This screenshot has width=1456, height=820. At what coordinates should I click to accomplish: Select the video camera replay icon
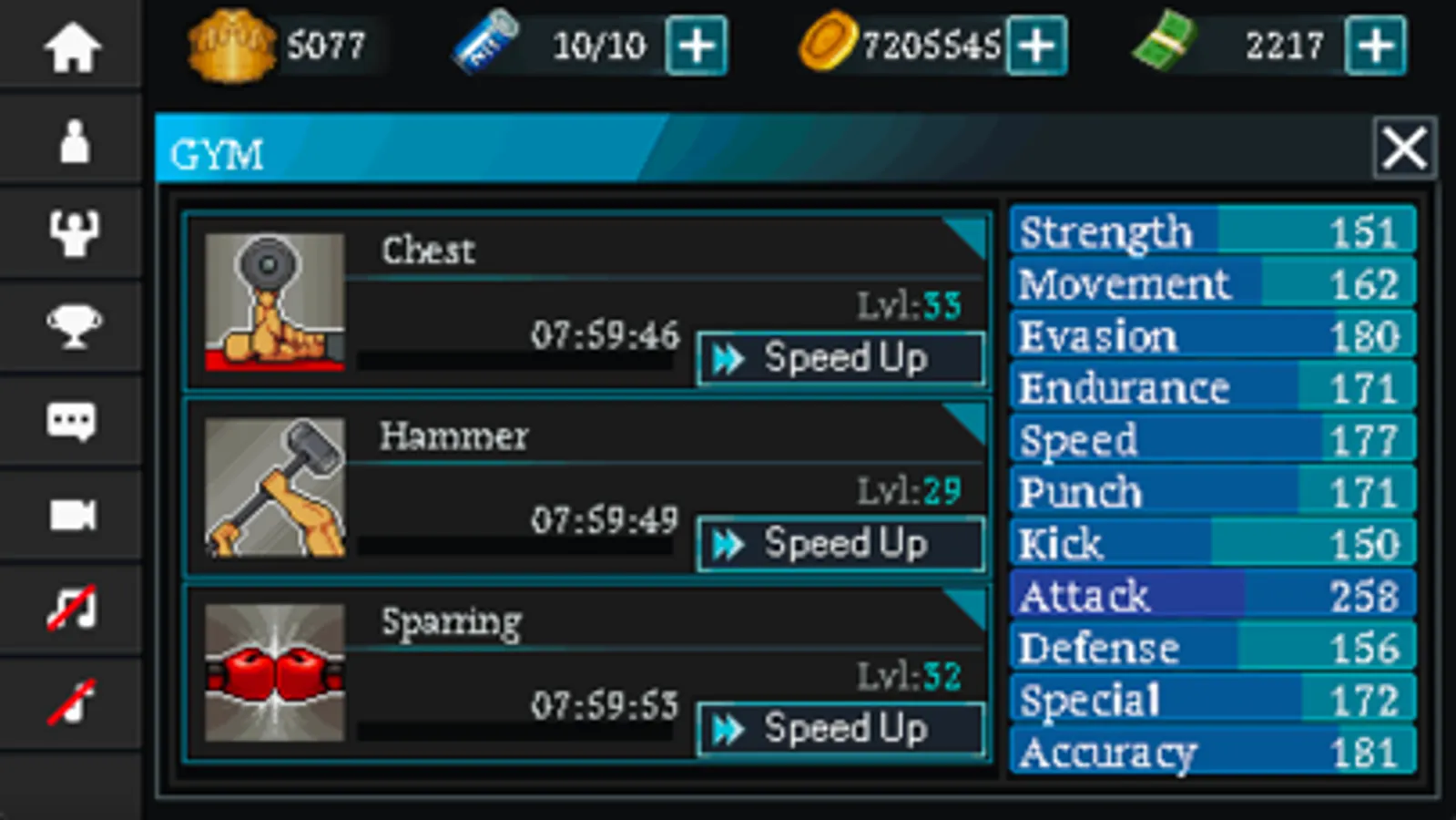(72, 514)
